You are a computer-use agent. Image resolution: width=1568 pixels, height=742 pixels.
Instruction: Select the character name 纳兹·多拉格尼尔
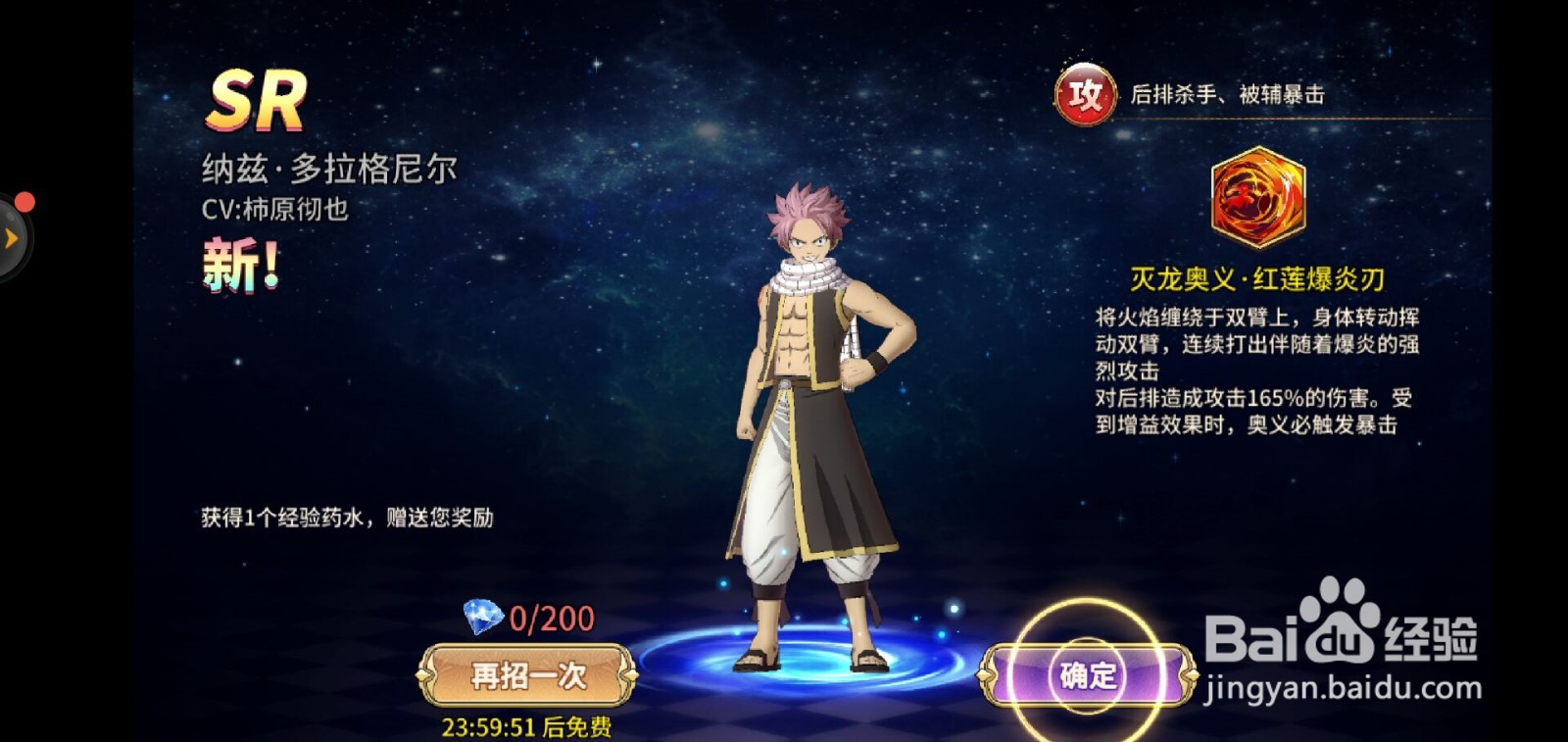coord(328,167)
